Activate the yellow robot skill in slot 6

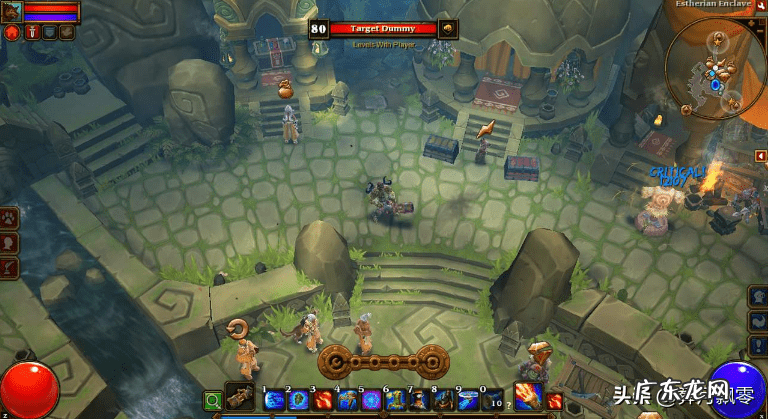[395, 400]
